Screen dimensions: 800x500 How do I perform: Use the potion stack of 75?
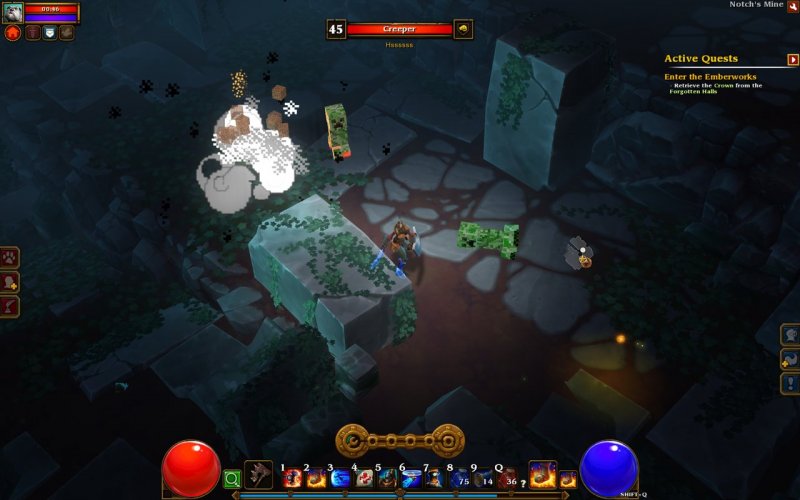tap(460, 478)
